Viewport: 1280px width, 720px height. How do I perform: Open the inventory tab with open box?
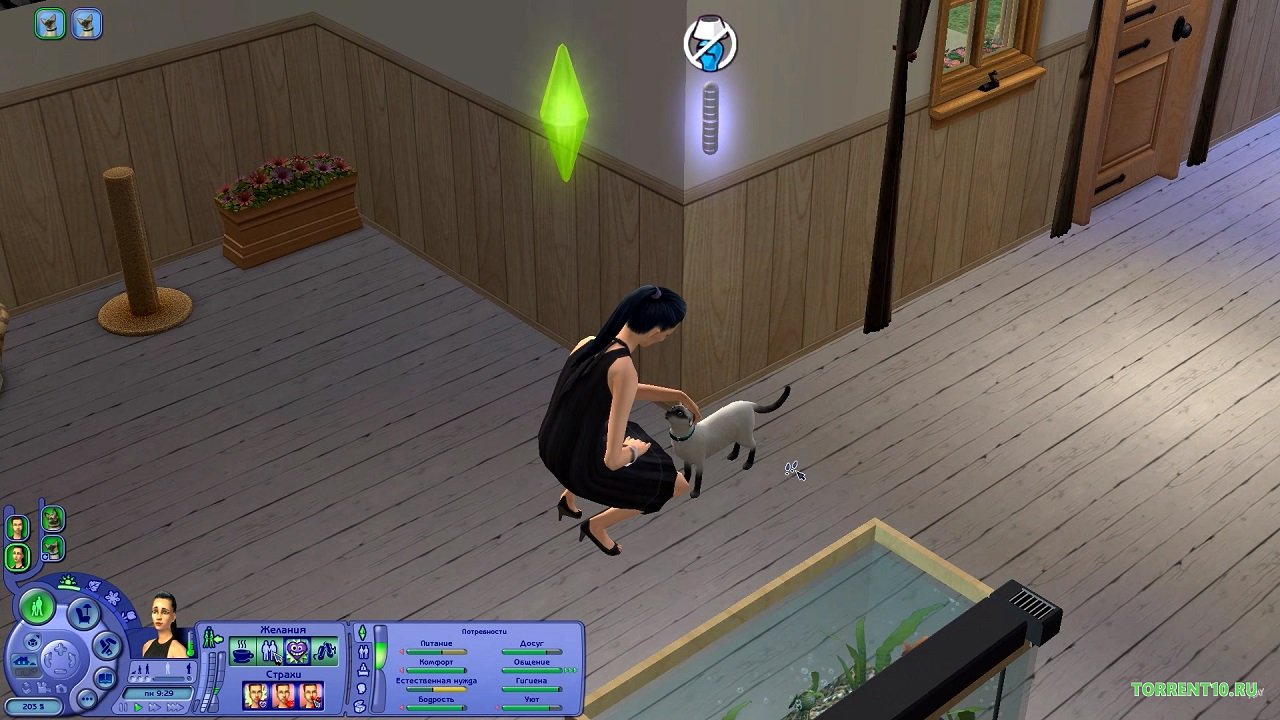[361, 706]
